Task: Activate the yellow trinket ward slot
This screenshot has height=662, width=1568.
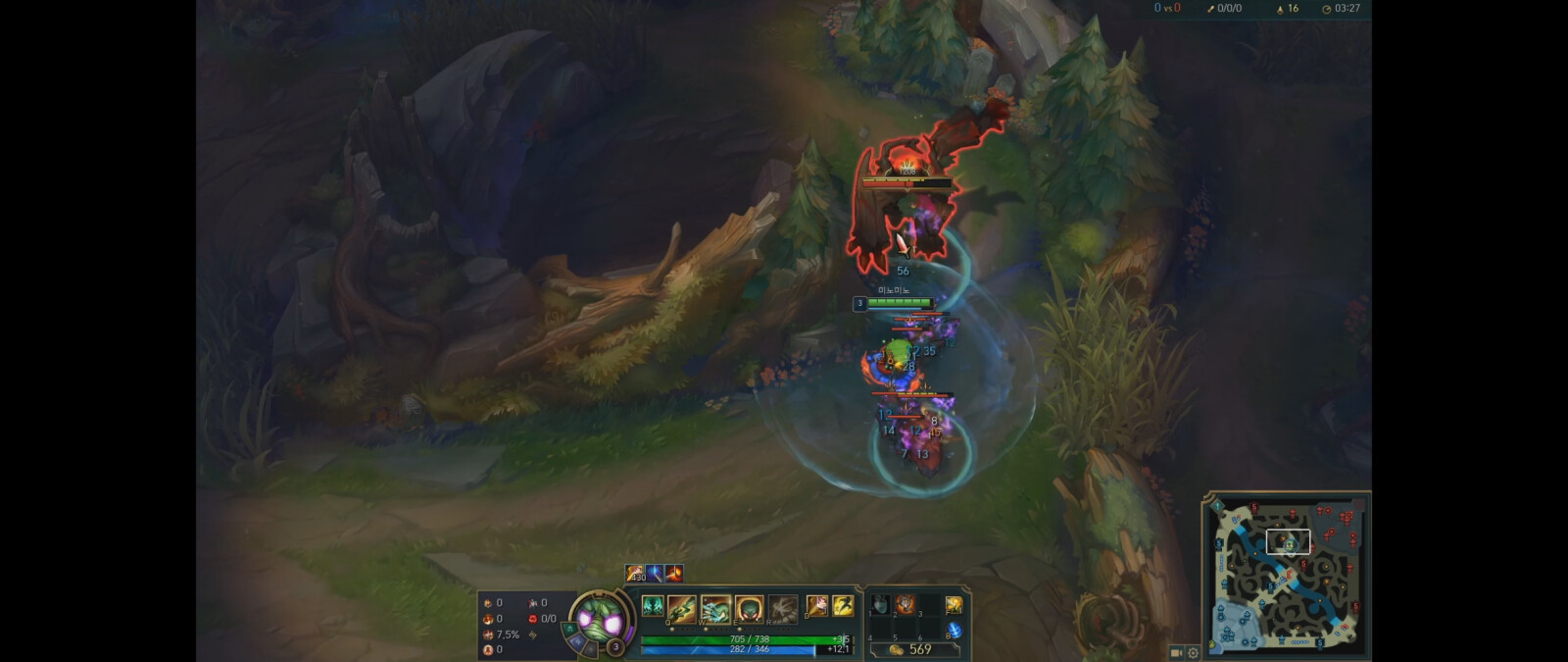Action: pyautogui.click(x=953, y=606)
